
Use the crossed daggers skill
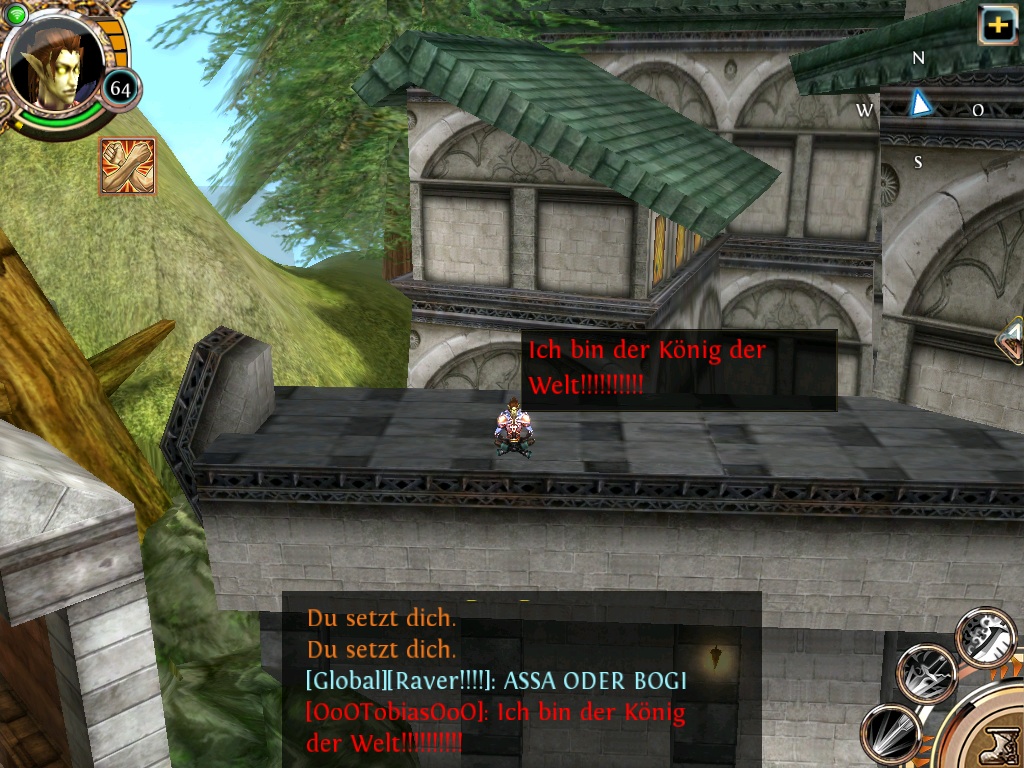click(x=926, y=673)
